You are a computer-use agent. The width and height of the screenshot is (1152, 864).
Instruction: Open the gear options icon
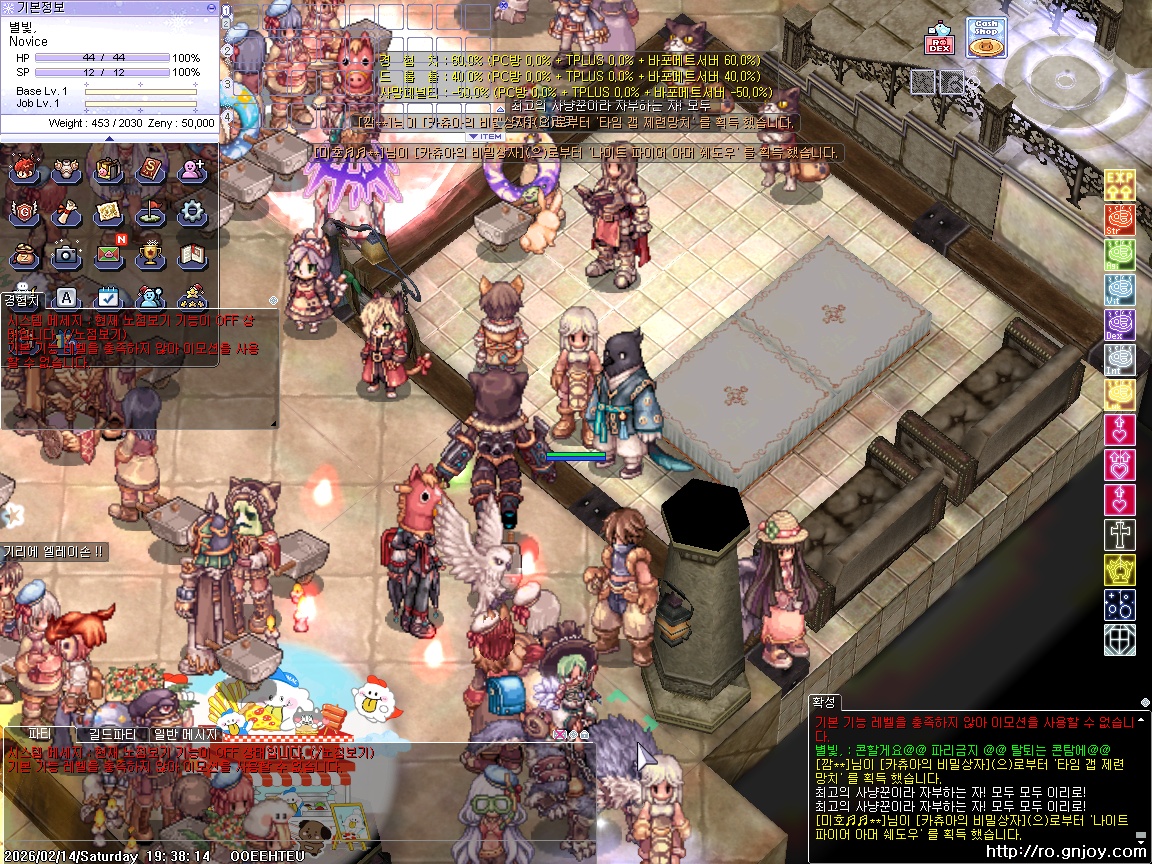[191, 212]
